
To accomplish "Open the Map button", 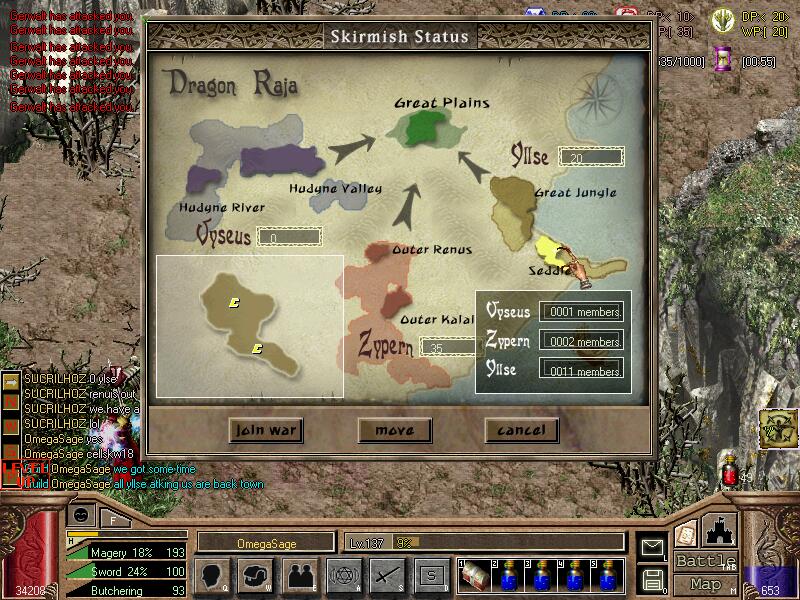I will pos(706,583).
